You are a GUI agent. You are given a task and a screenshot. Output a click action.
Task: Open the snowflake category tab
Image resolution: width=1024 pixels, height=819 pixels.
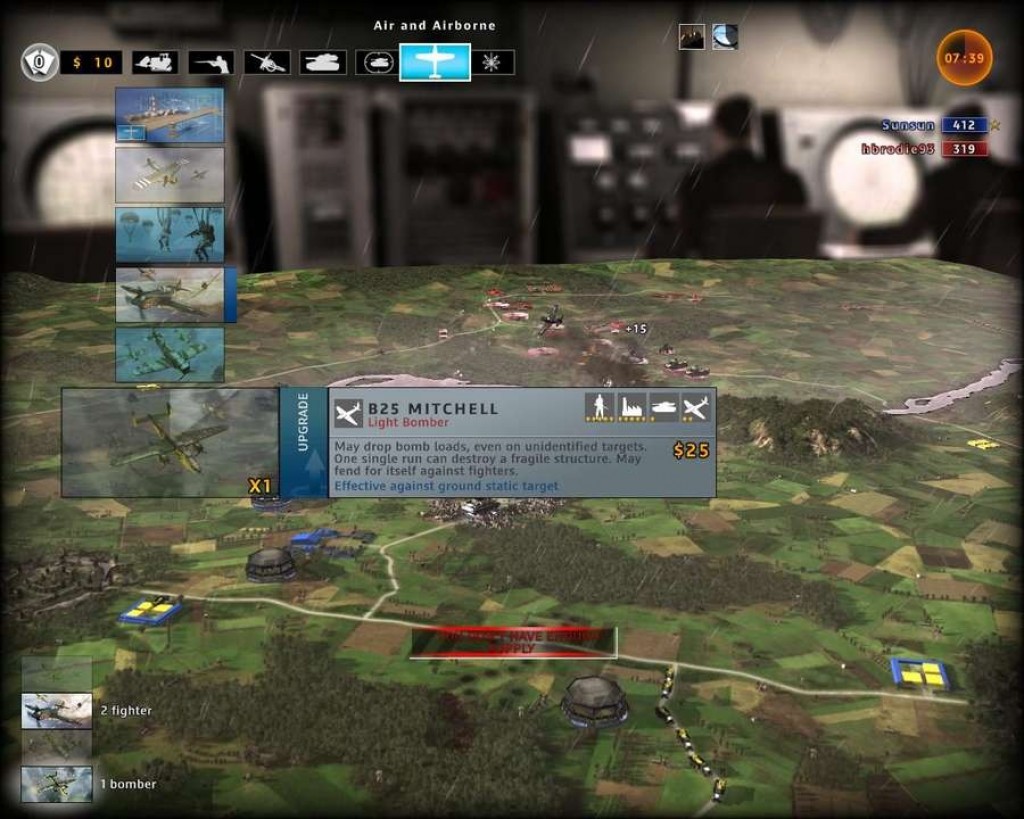click(493, 62)
